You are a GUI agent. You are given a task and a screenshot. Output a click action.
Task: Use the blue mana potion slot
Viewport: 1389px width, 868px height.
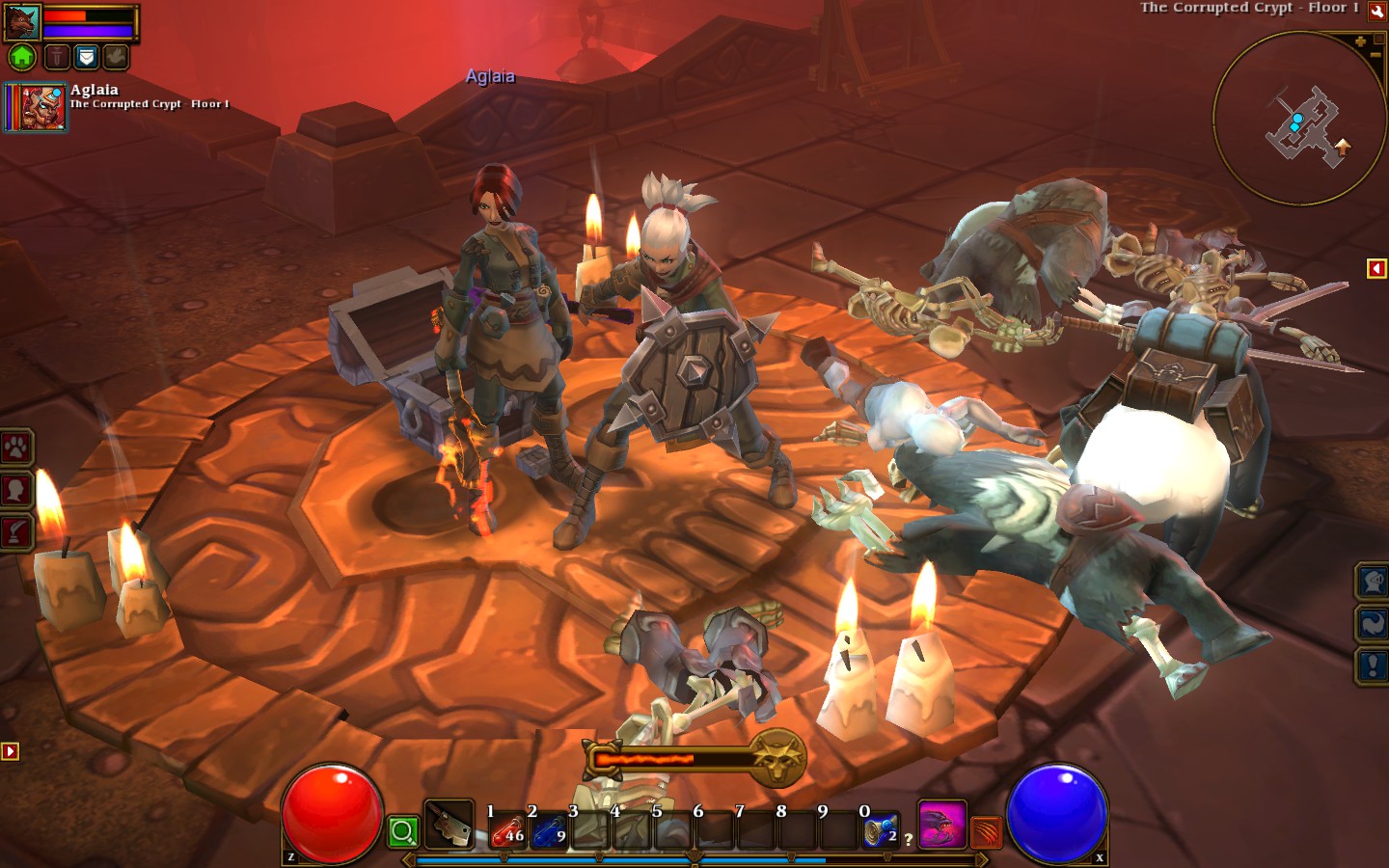pyautogui.click(x=549, y=829)
